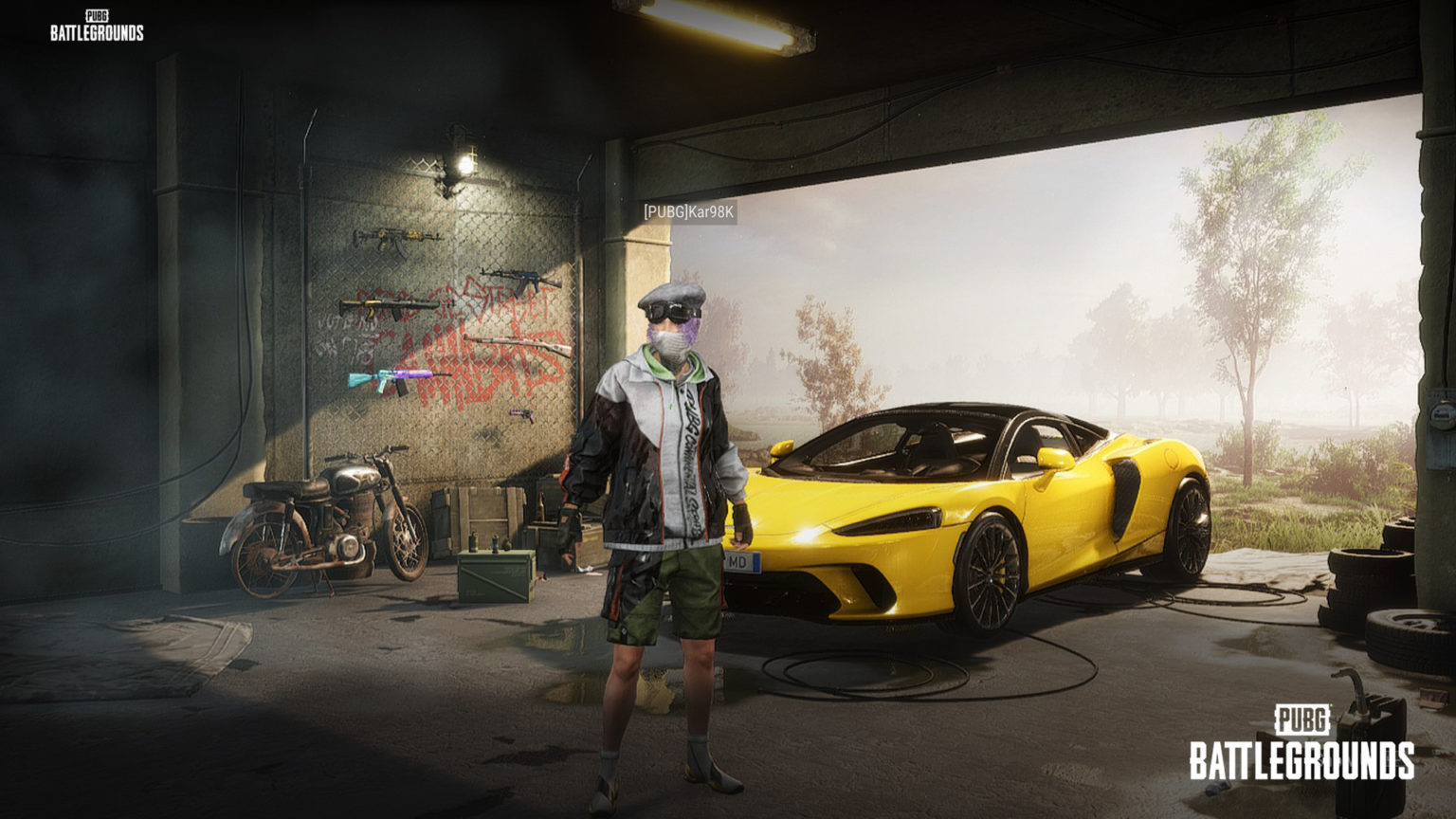
Task: Select the [PUBG]Kar98K player name tag
Action: click(688, 212)
